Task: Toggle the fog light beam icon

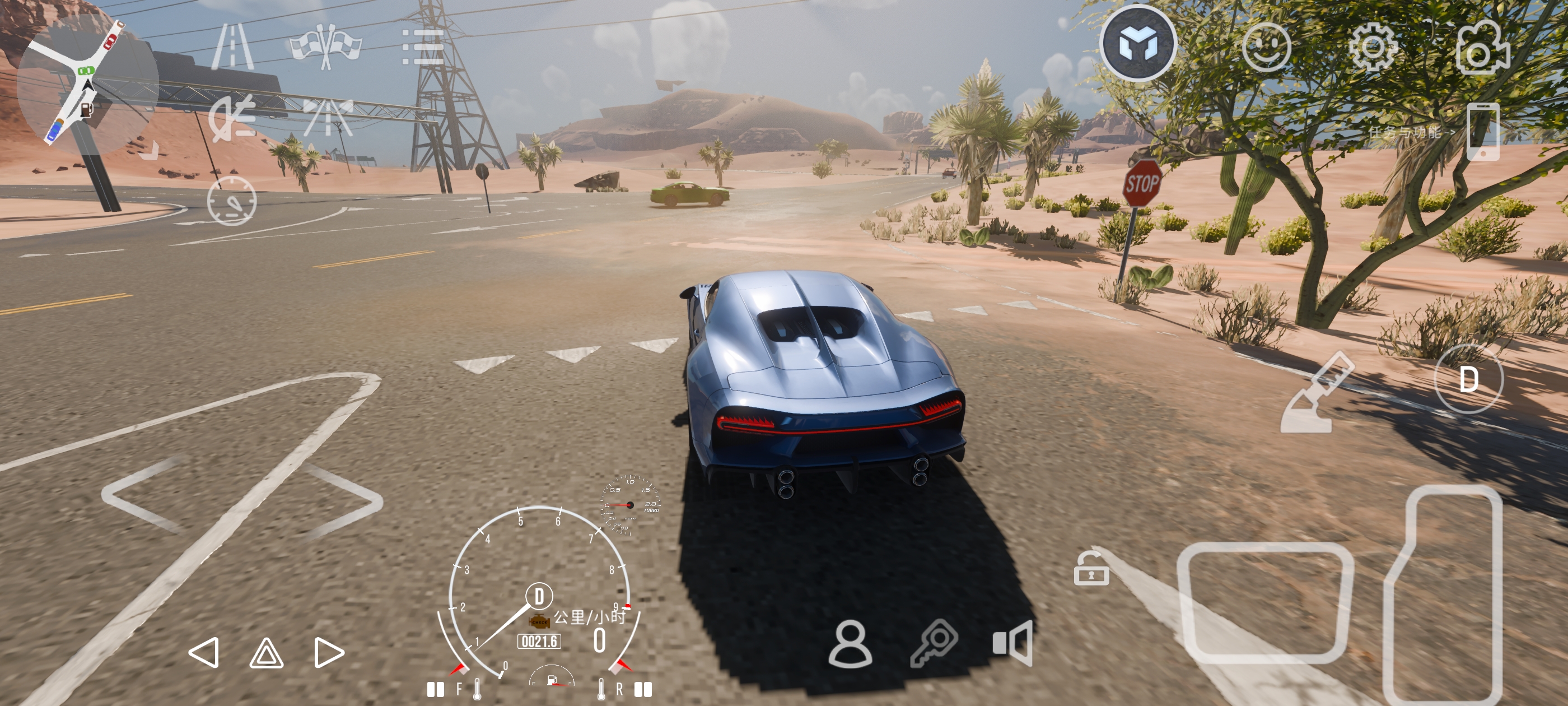Action: coord(328,117)
